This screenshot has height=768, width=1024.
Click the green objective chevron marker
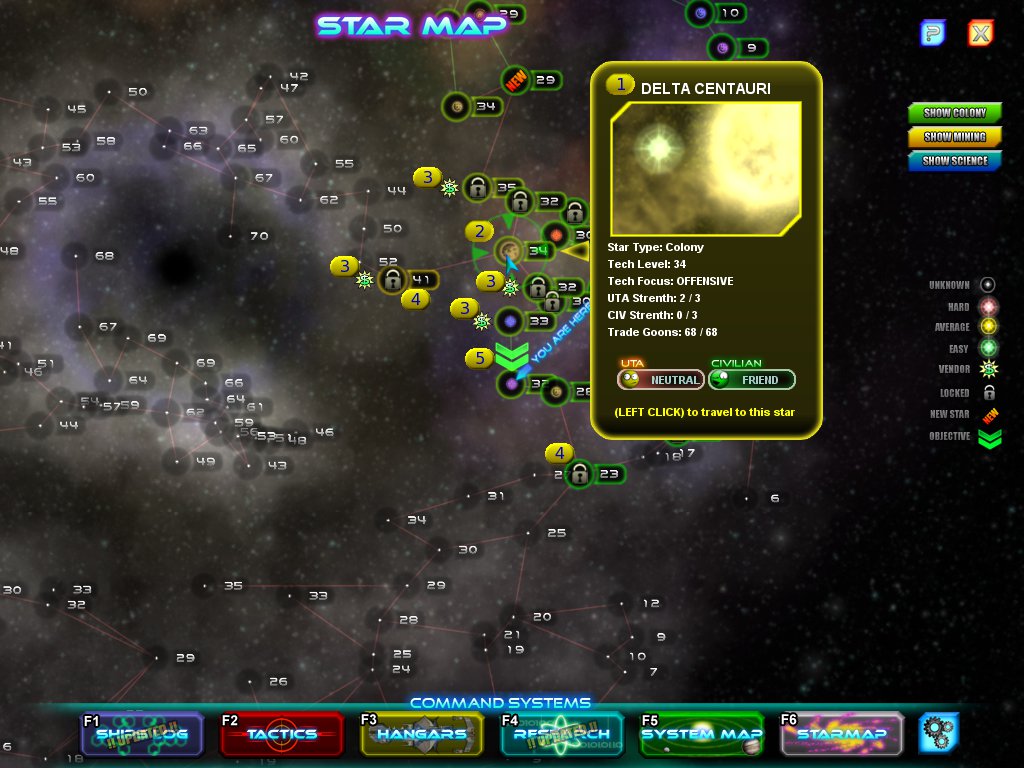[511, 356]
